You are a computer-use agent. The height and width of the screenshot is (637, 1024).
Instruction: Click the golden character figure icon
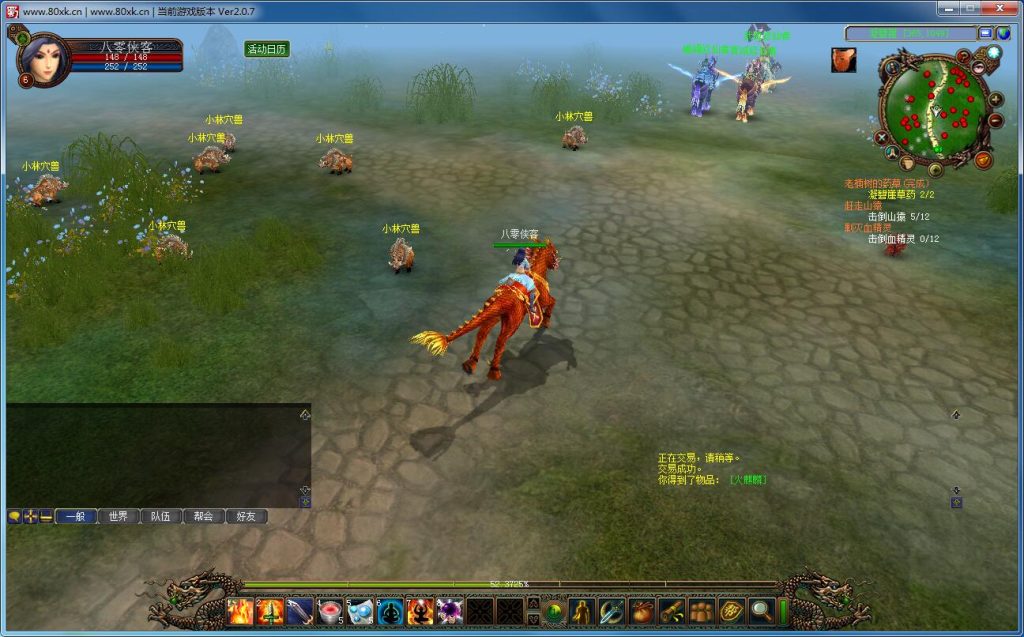(582, 610)
